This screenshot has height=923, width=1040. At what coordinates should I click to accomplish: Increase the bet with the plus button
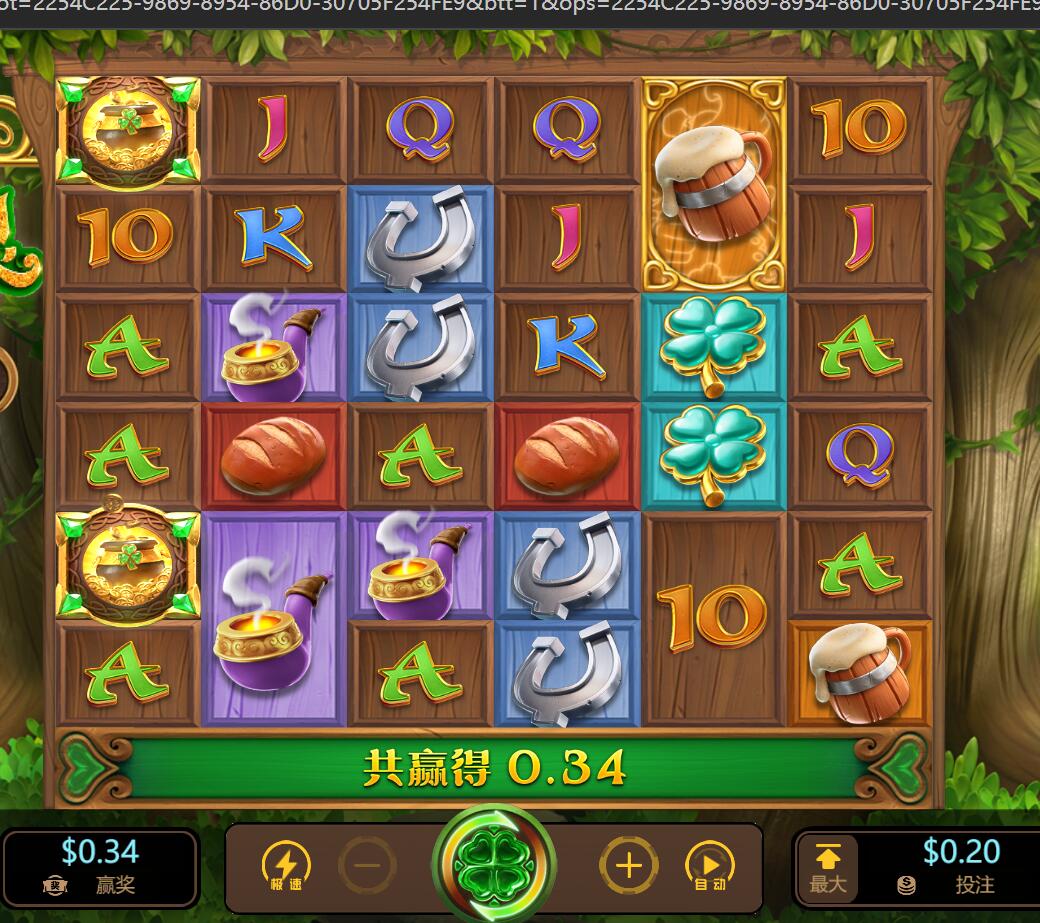click(x=628, y=865)
